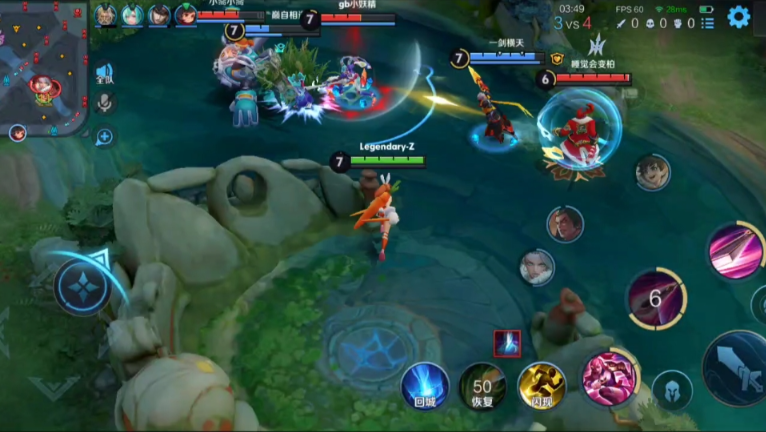
Task: Hit the sword basic attack button
Action: (738, 367)
